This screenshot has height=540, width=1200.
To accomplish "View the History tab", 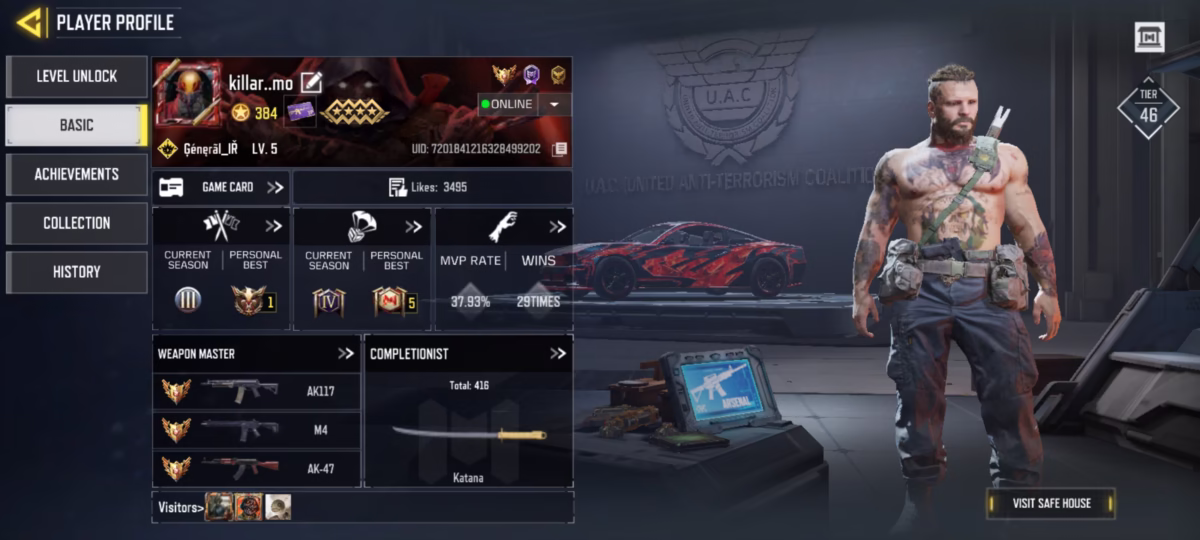I will click(77, 271).
